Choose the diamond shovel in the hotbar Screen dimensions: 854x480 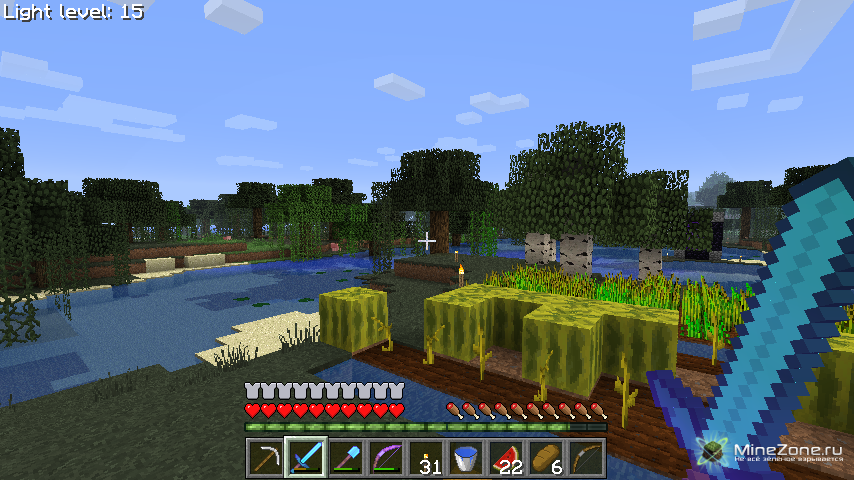coord(345,458)
